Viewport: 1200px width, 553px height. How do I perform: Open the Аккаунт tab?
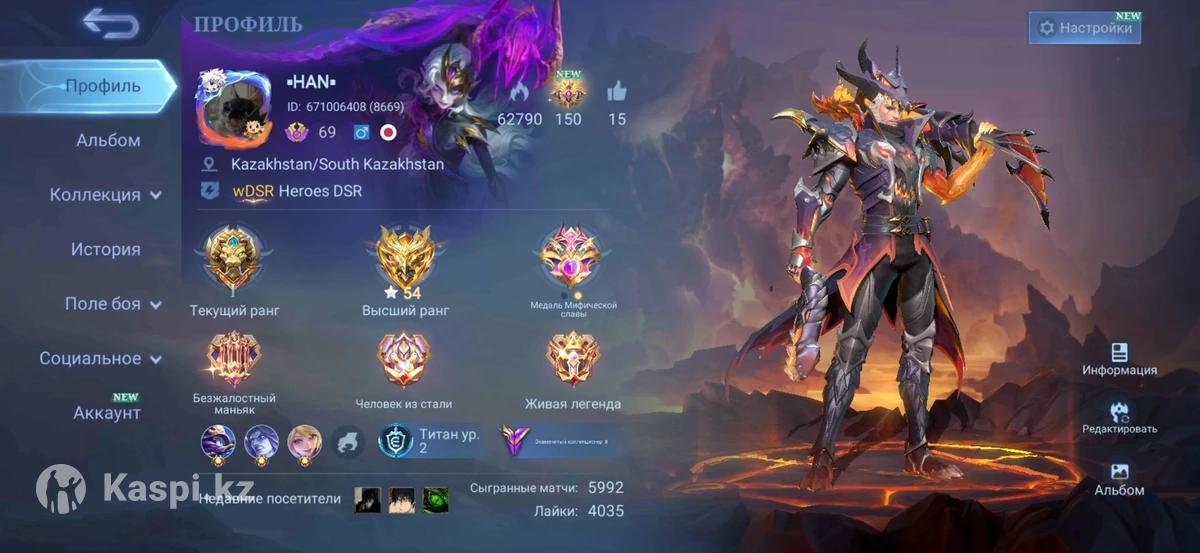pos(106,413)
